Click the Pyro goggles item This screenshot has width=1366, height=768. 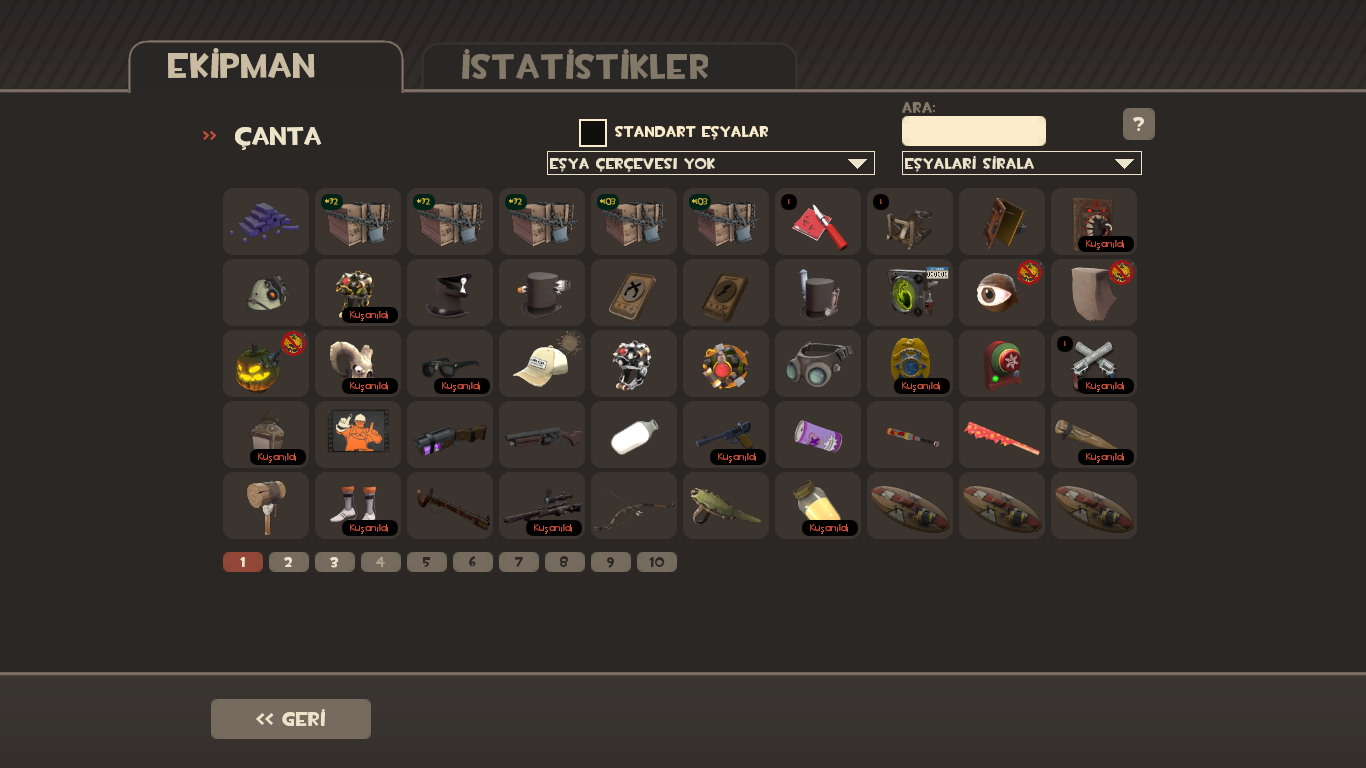(x=817, y=363)
